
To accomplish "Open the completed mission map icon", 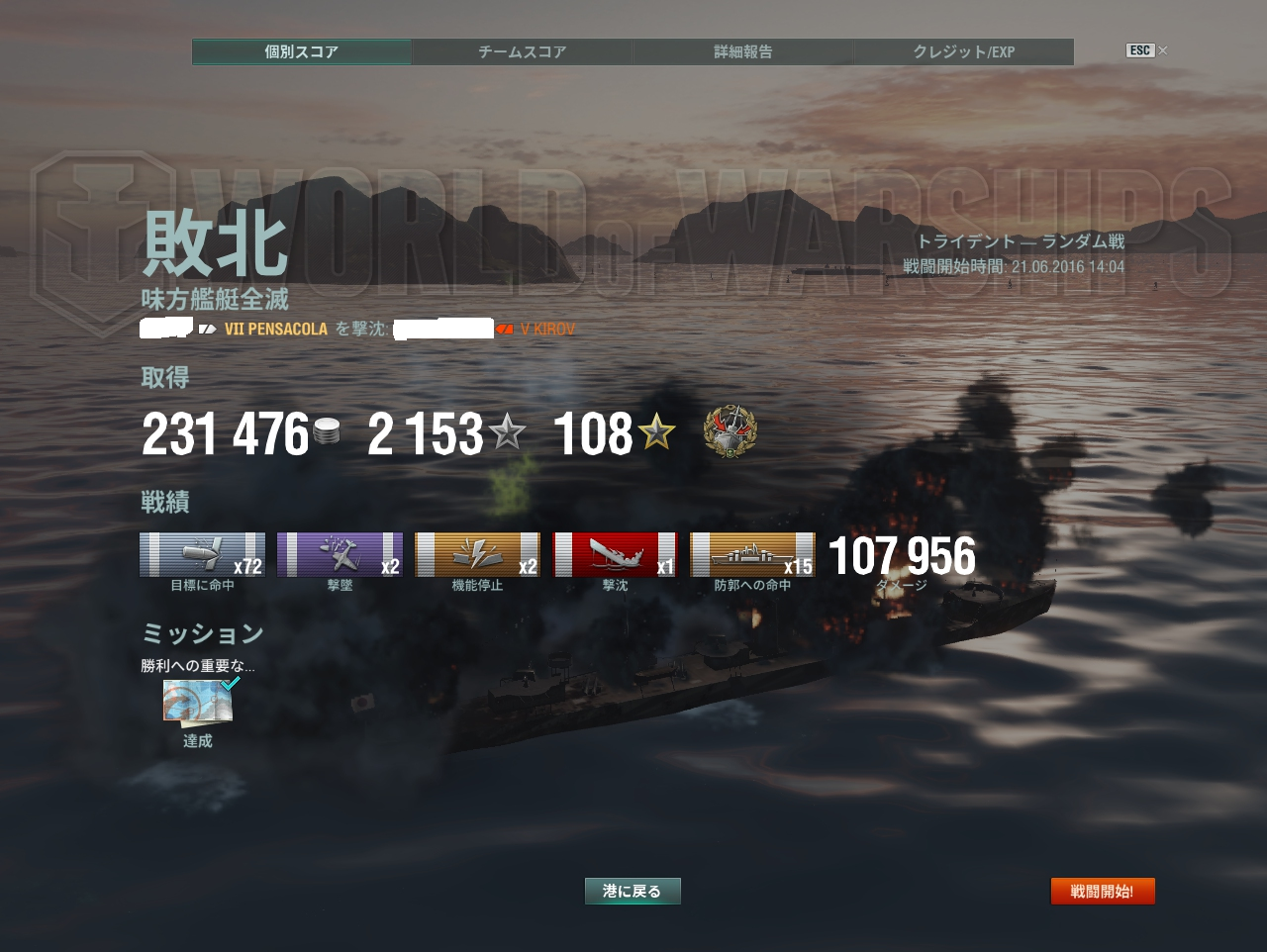I will [198, 702].
